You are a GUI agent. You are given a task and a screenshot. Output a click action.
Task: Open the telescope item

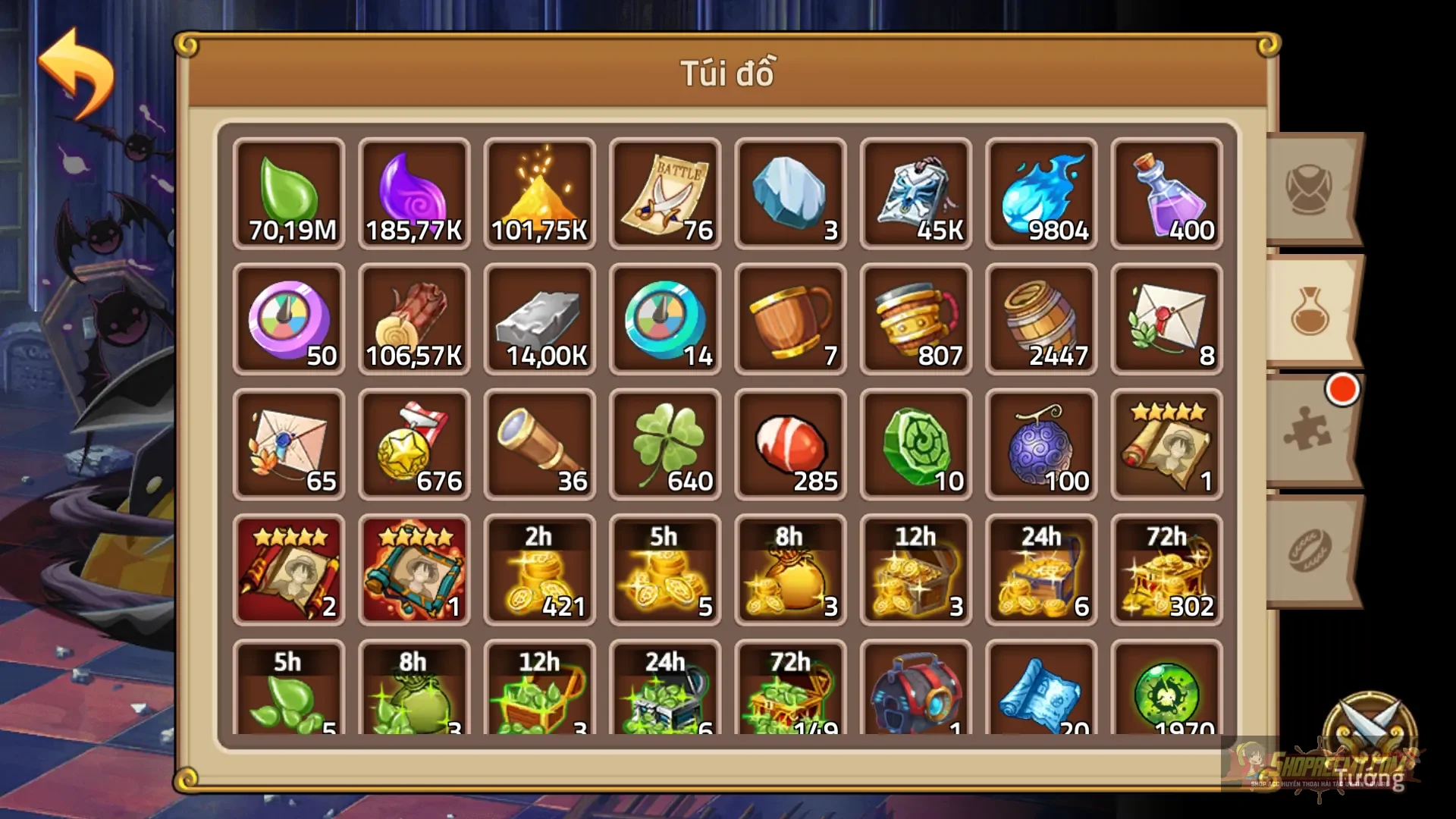pyautogui.click(x=539, y=444)
